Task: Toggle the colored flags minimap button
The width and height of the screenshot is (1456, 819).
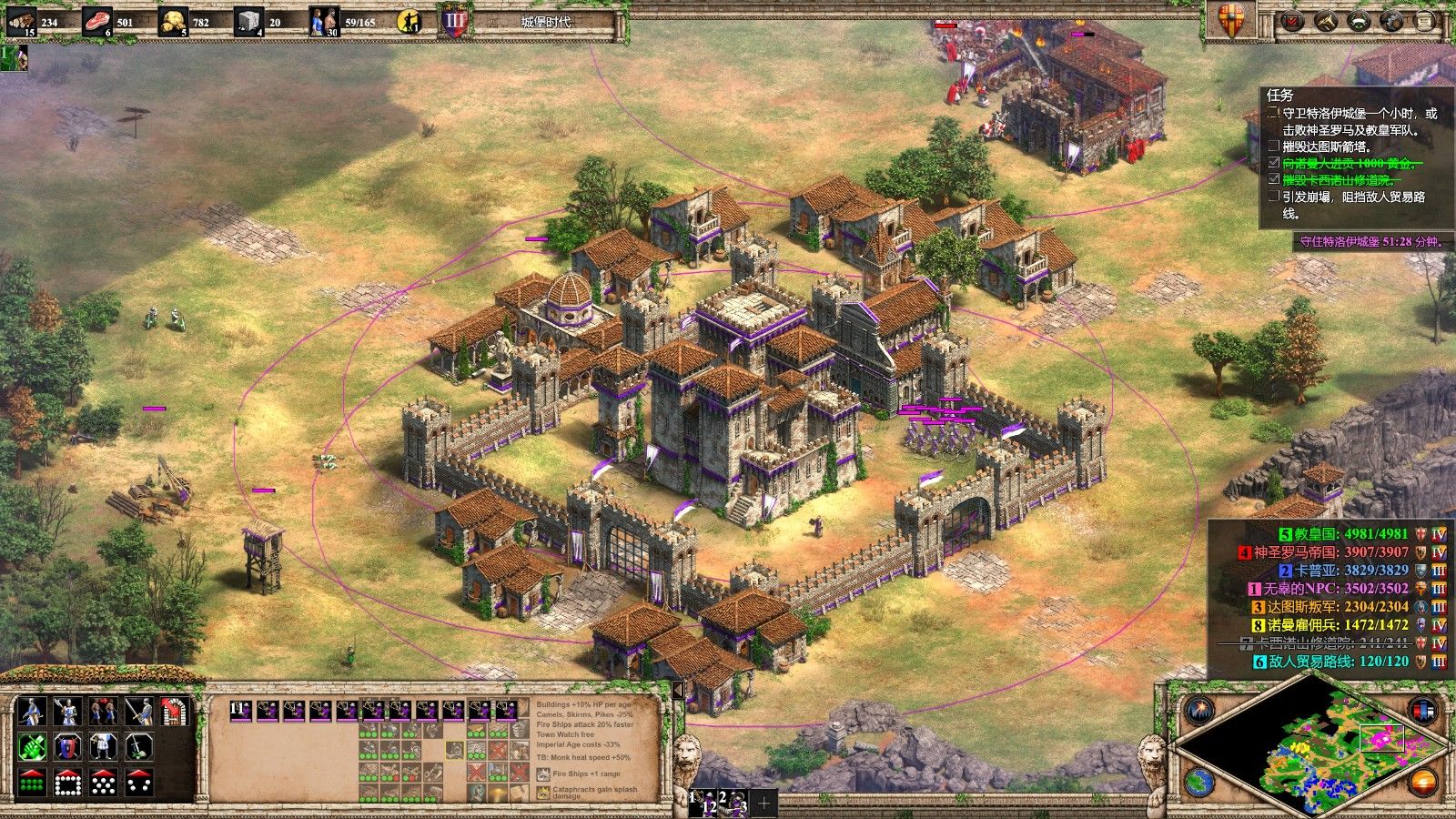Action: tap(1421, 708)
